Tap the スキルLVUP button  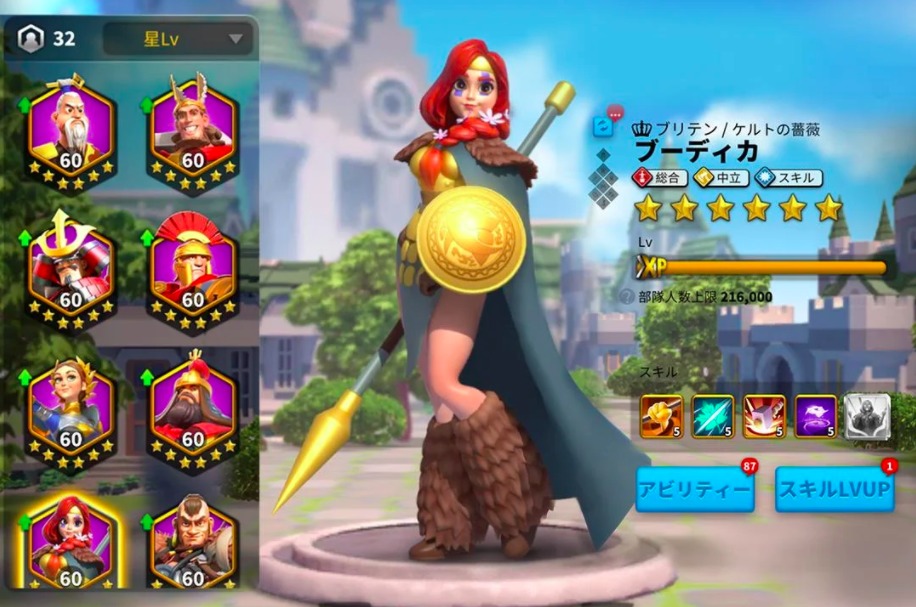[x=834, y=490]
